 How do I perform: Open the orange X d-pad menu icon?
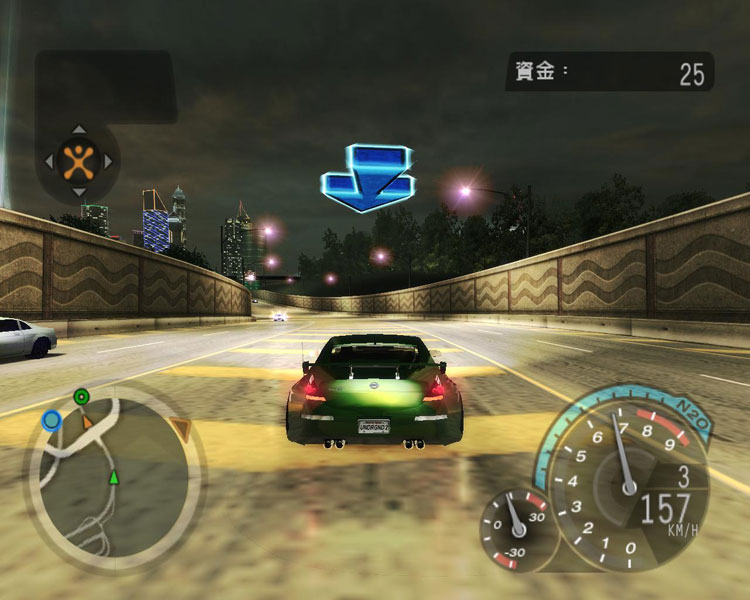click(77, 160)
